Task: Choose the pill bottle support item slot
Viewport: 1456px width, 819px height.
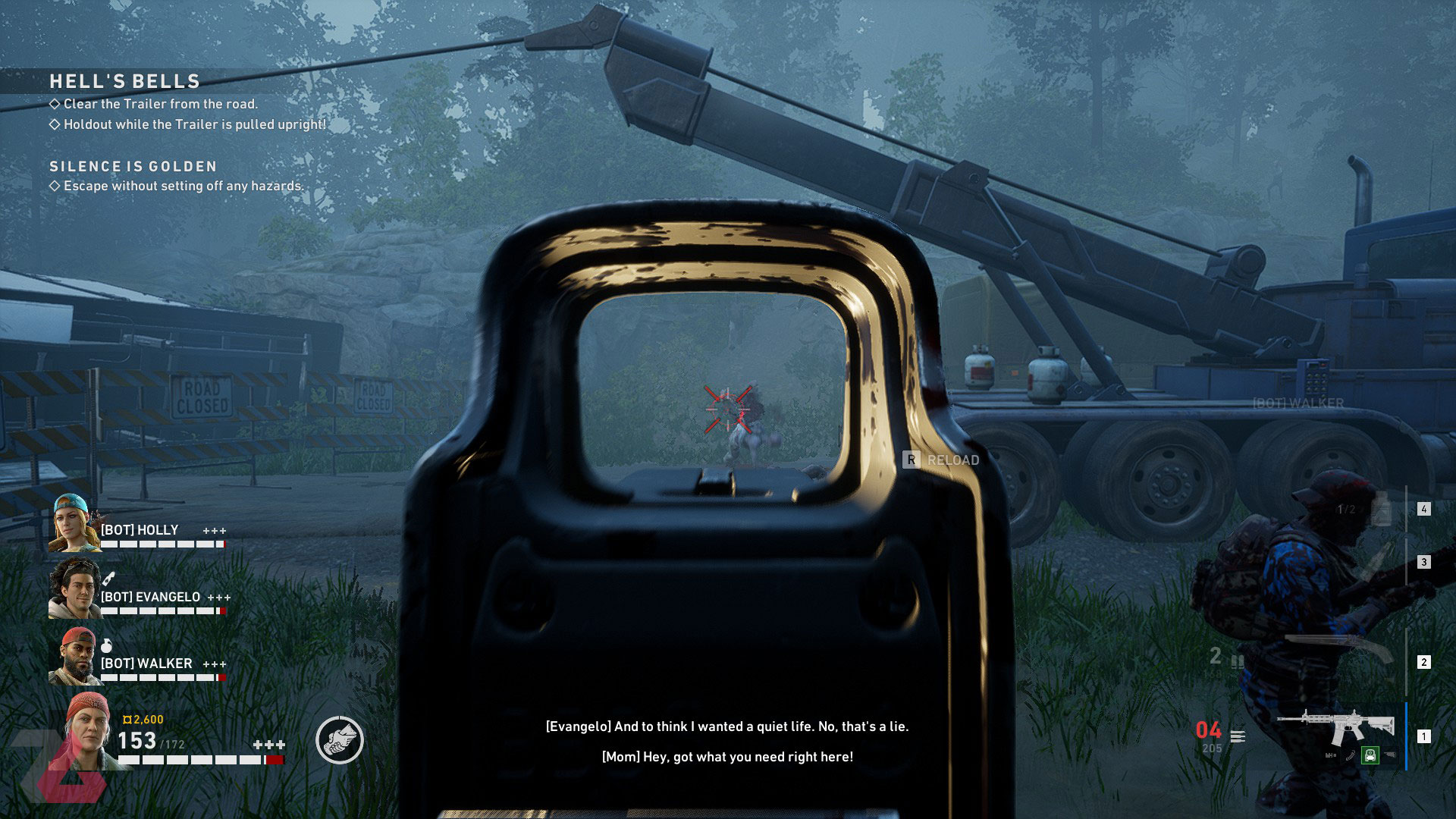Action: [x=1381, y=509]
